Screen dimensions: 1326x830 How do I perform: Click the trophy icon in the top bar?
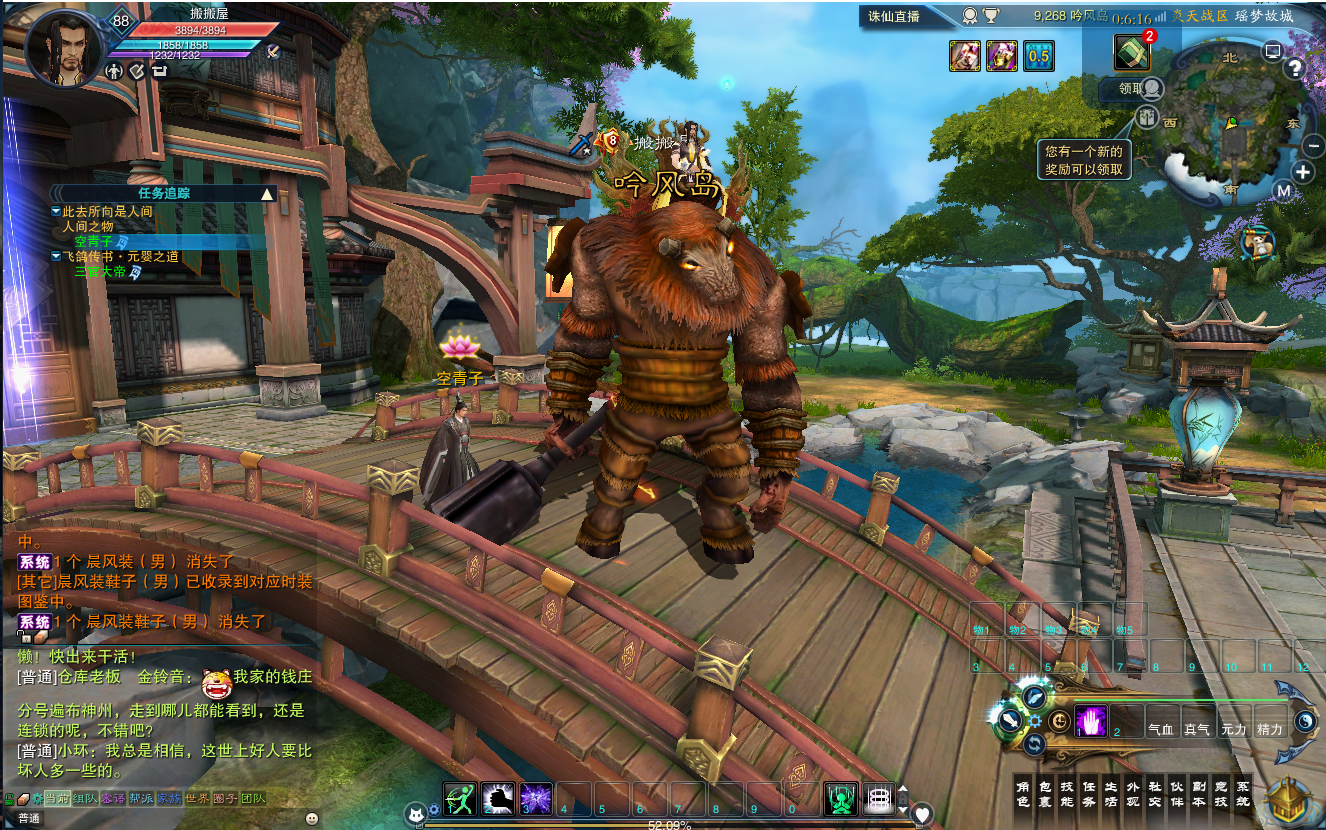pyautogui.click(x=991, y=15)
